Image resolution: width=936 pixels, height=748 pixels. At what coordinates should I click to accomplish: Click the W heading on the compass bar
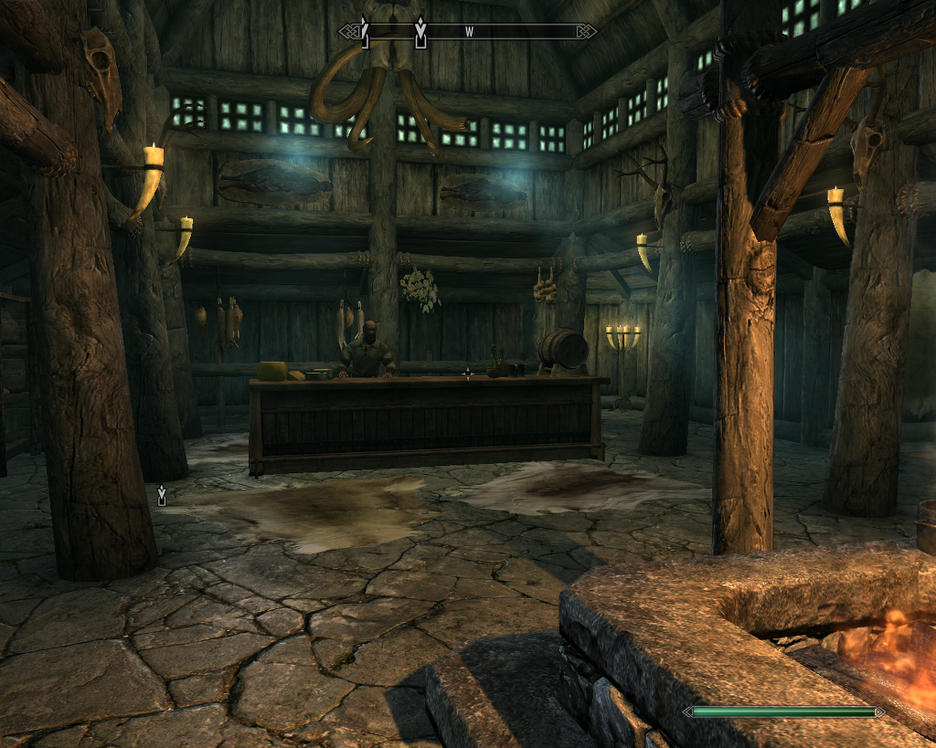[468, 32]
